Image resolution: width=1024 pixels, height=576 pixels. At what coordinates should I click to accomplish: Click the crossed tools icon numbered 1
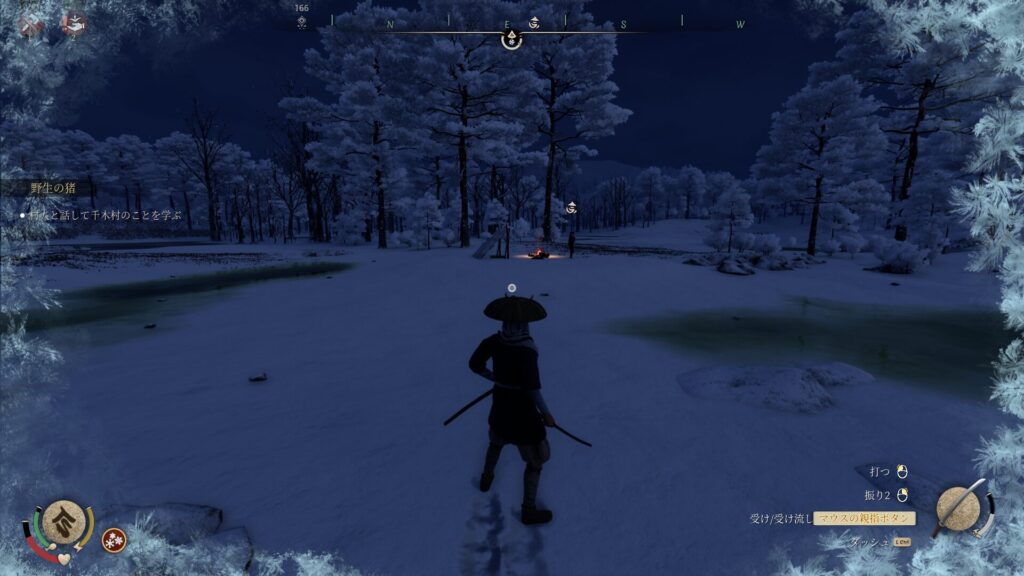(29, 24)
